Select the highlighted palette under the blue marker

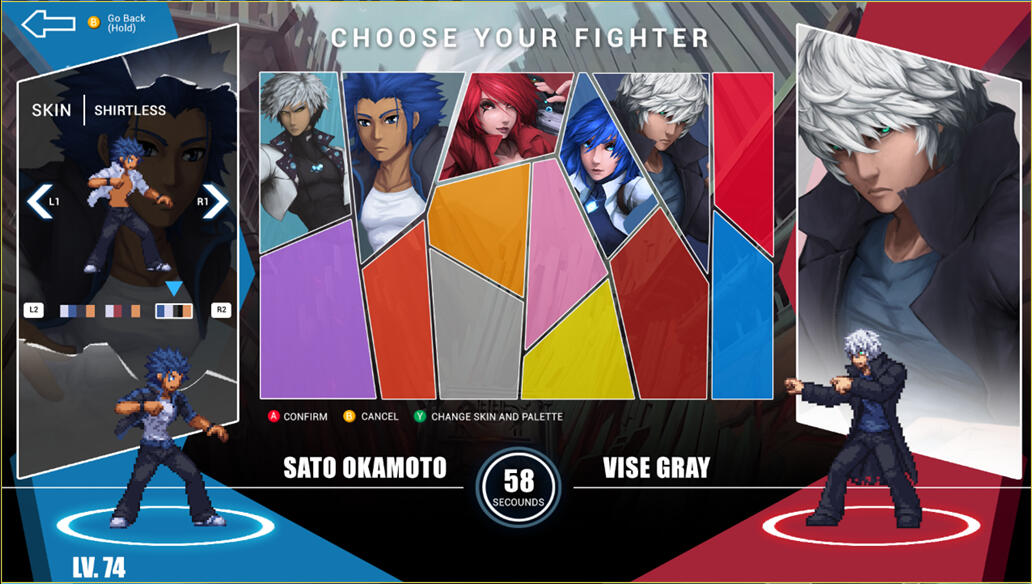coord(174,311)
